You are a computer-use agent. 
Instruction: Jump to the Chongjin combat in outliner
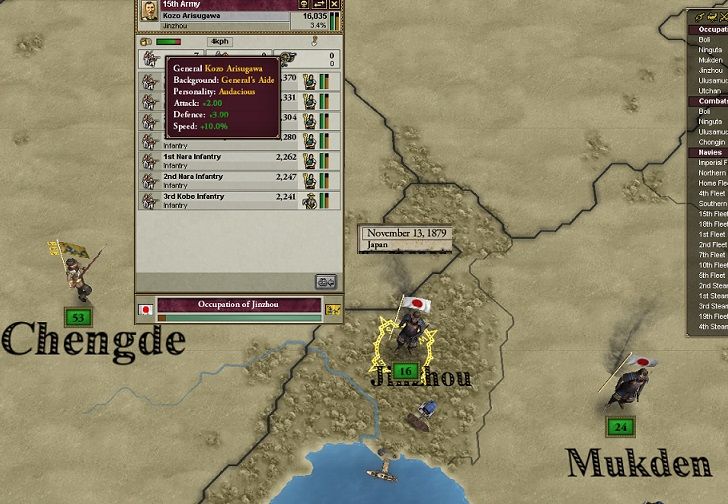(713, 142)
